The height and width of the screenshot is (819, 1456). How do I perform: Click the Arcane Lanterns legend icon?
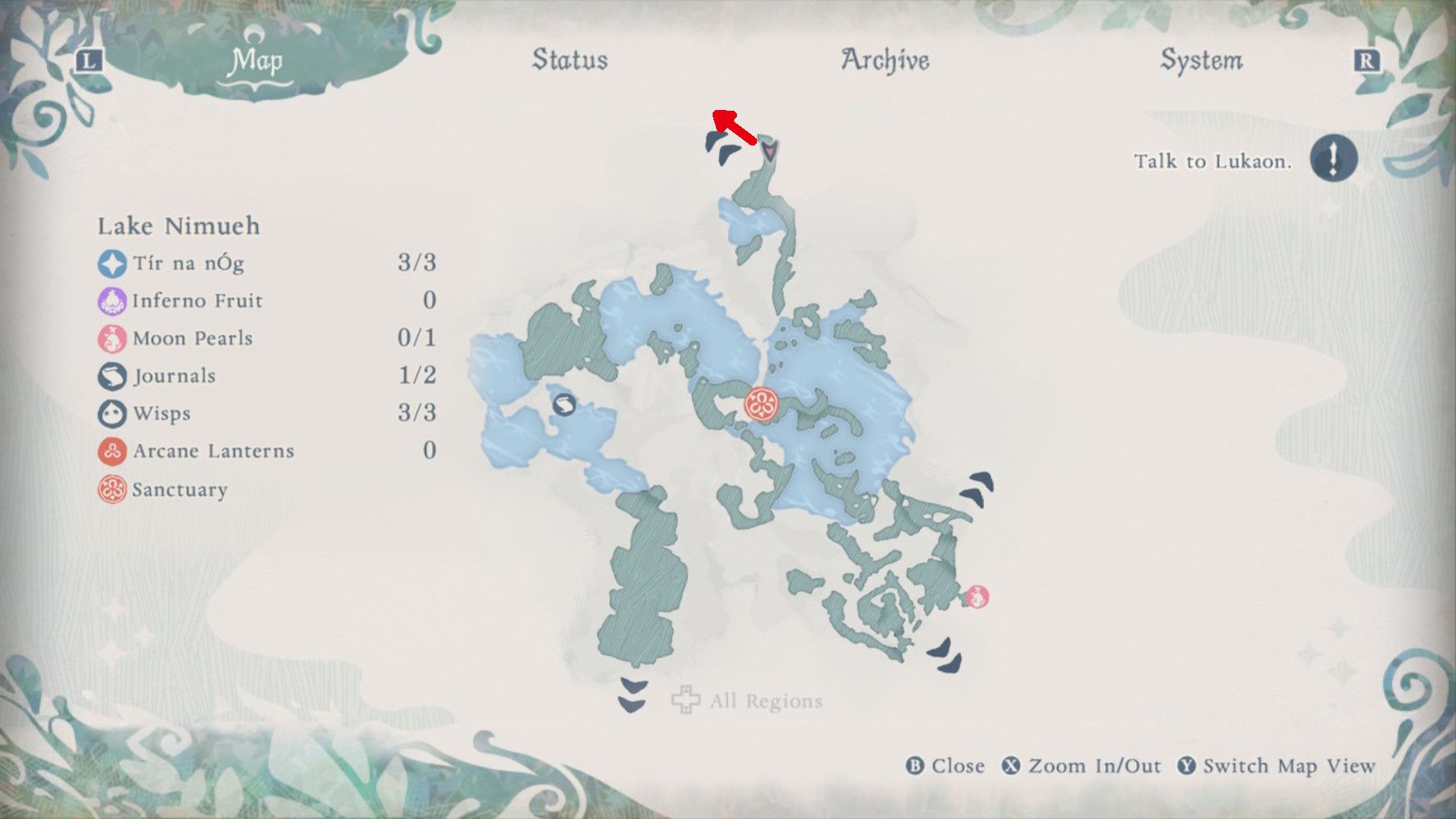tap(111, 451)
